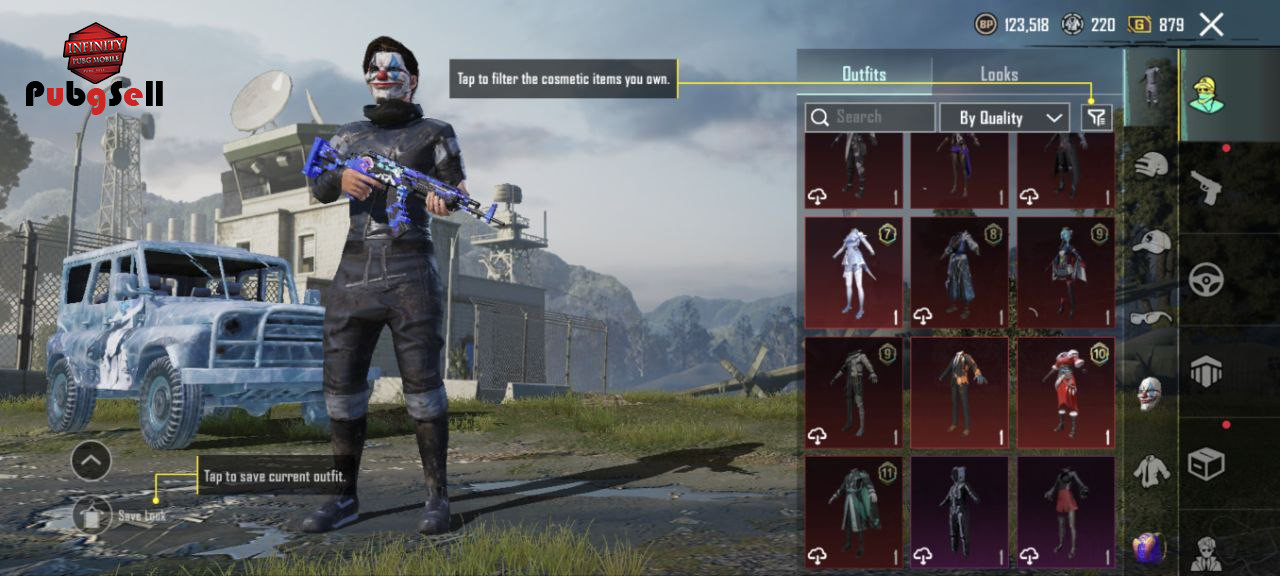Toggle the owned cosmetic items filter

tap(1097, 118)
